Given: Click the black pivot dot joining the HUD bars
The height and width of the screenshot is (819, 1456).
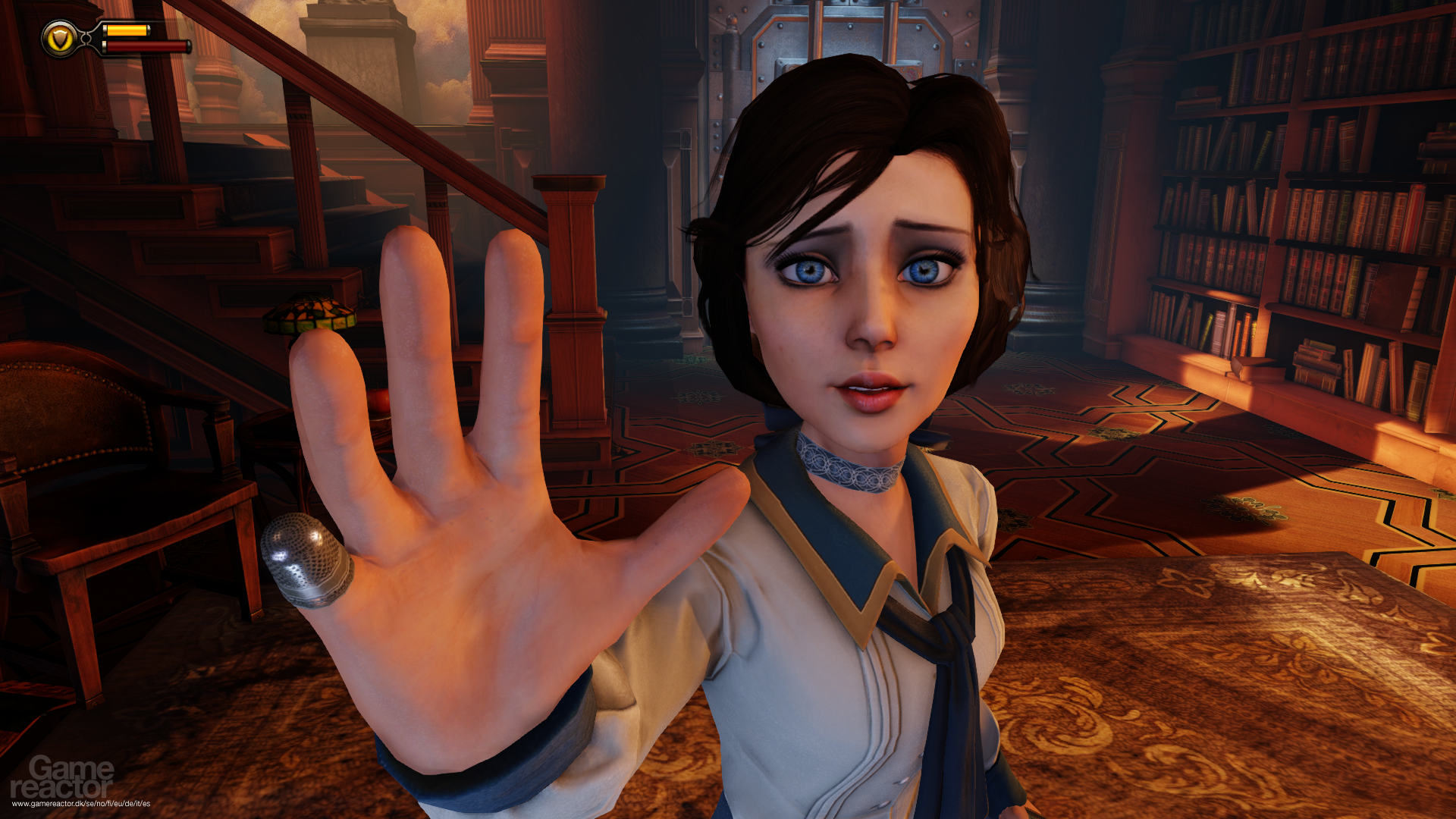Looking at the screenshot, I should (86, 38).
